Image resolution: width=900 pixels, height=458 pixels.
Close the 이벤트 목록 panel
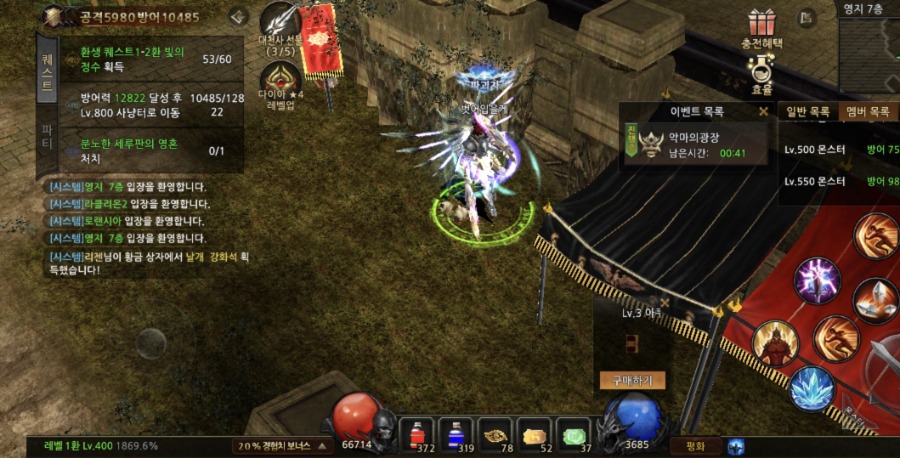pyautogui.click(x=764, y=112)
